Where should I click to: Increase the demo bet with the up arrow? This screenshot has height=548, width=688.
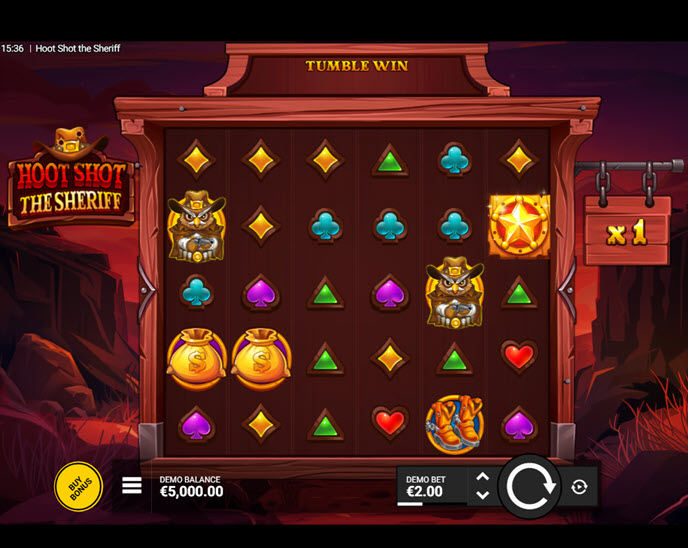coord(483,478)
